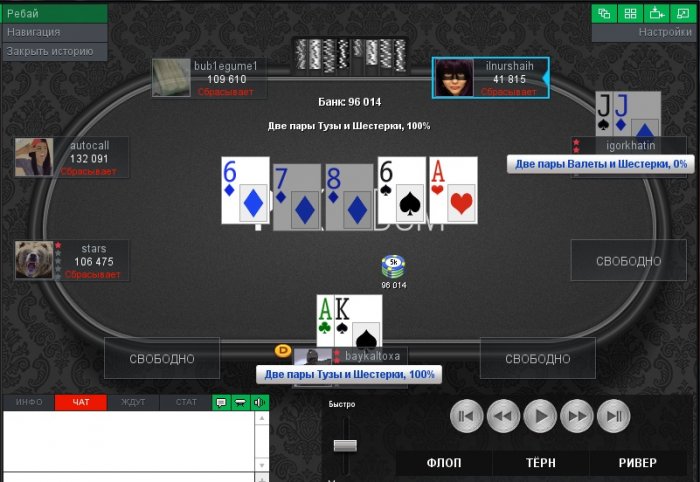The width and height of the screenshot is (700, 482).
Task: Click the replay speed slider handle
Action: coord(345,445)
